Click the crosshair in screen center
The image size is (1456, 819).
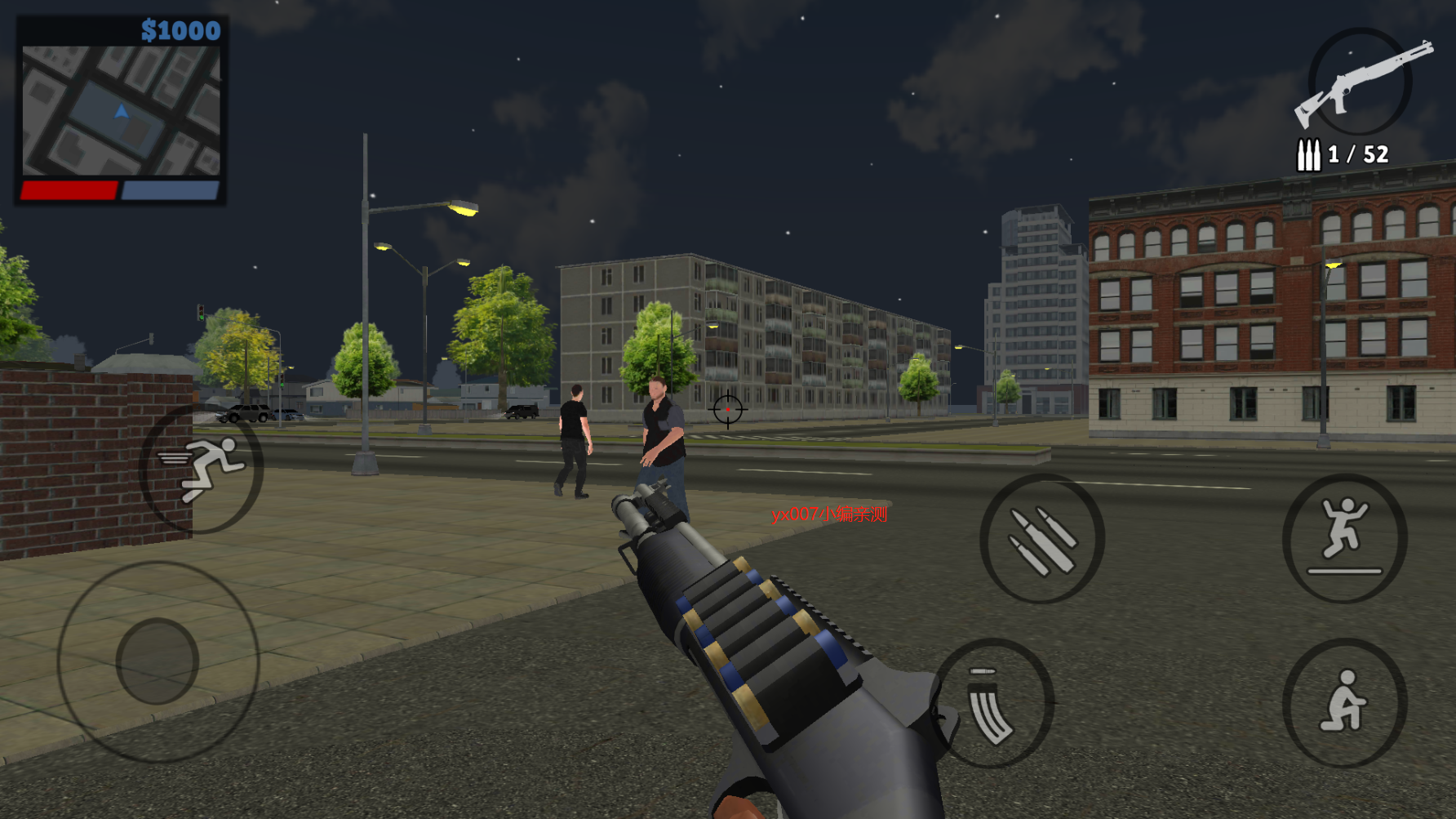(x=727, y=409)
